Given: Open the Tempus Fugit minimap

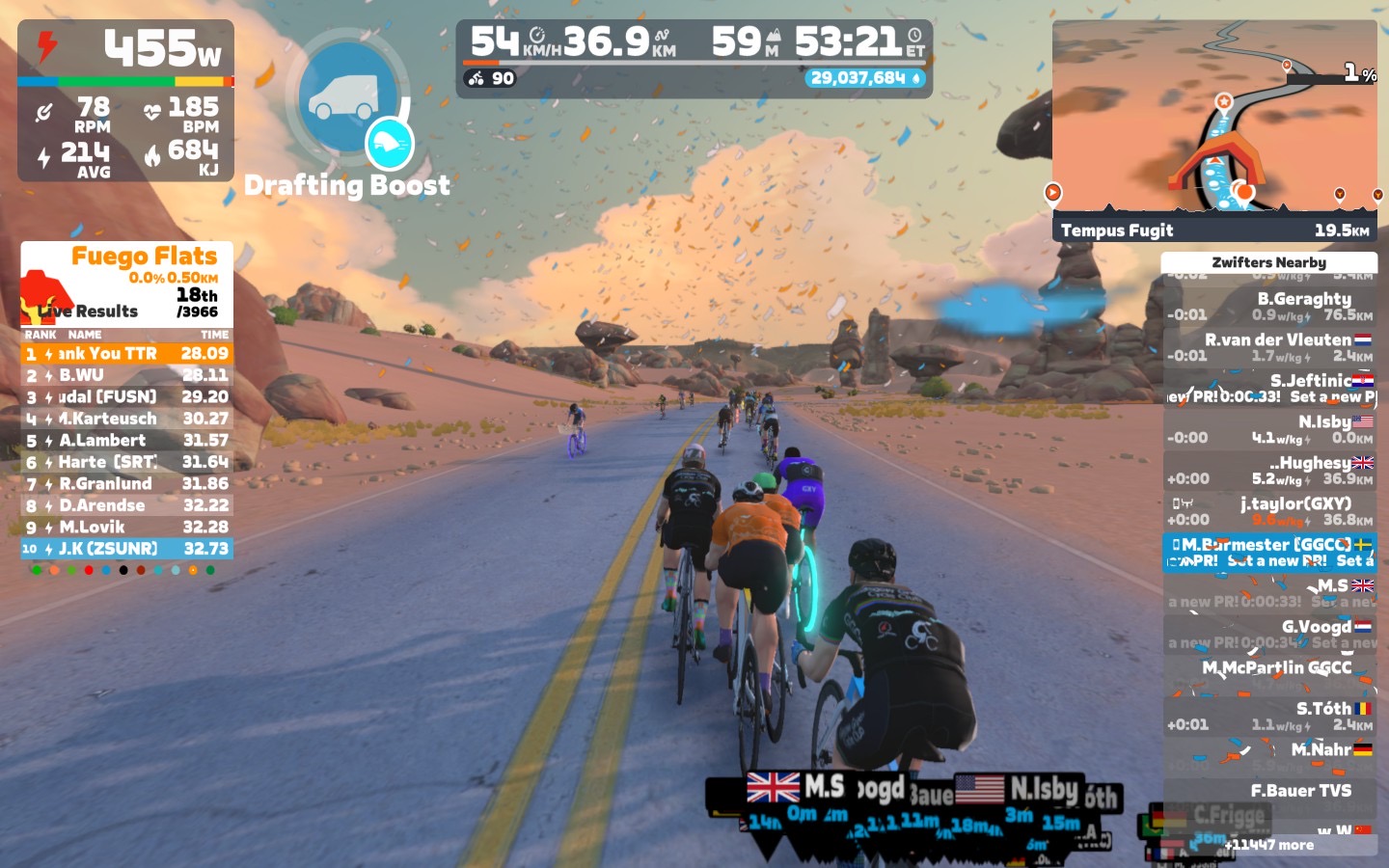Looking at the screenshot, I should [x=1214, y=130].
